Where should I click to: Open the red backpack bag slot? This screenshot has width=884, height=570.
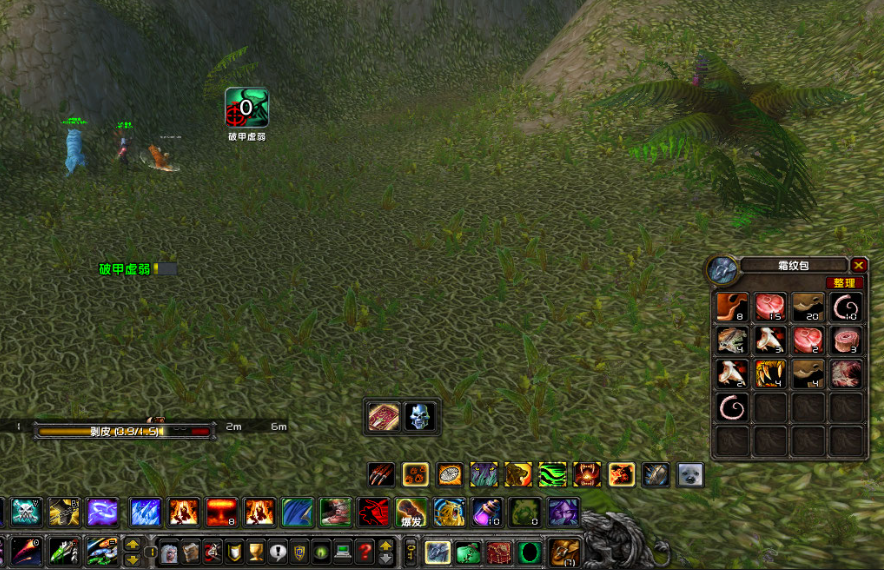click(499, 551)
